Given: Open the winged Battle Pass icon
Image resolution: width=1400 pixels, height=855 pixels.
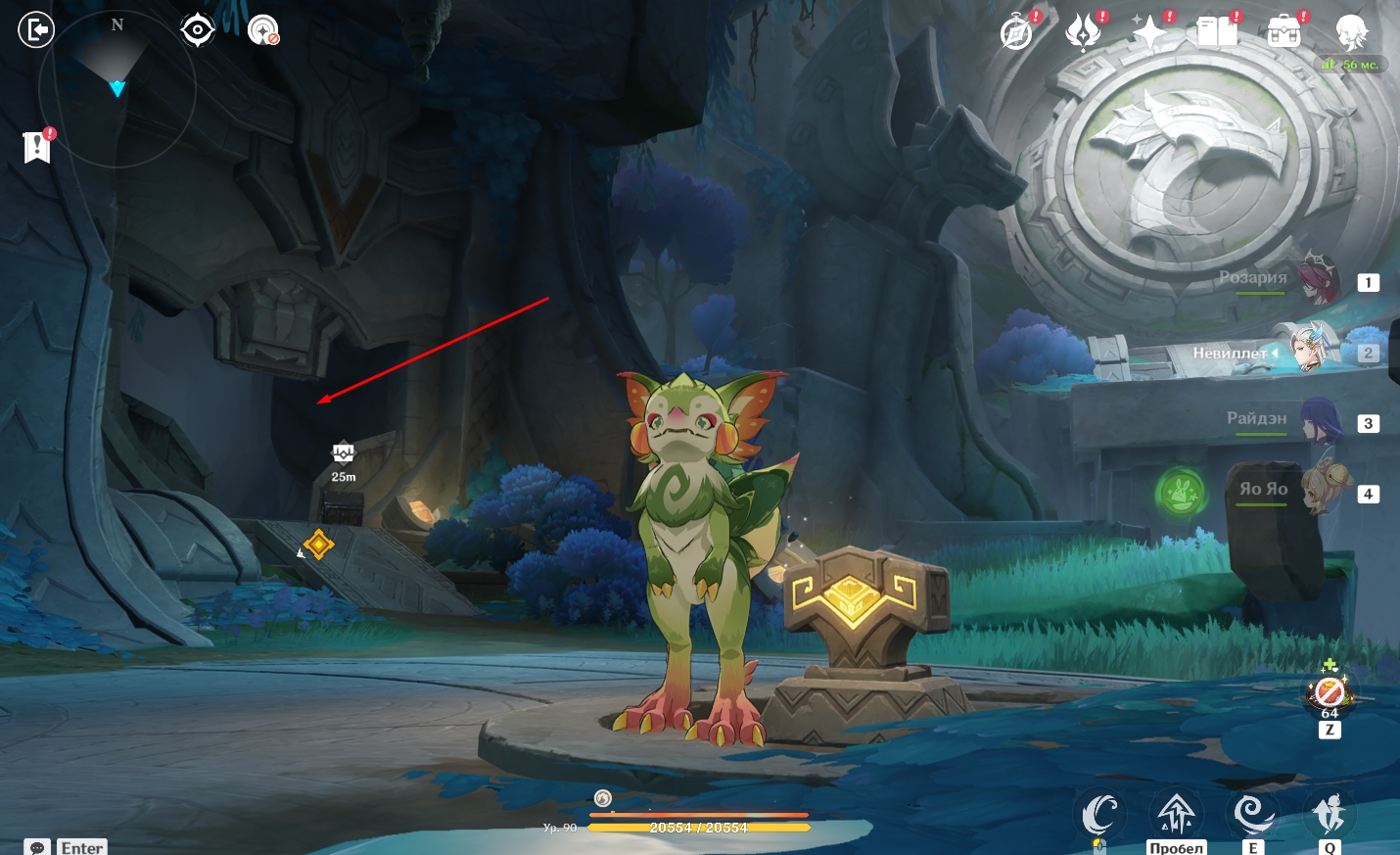Looking at the screenshot, I should tap(1084, 32).
